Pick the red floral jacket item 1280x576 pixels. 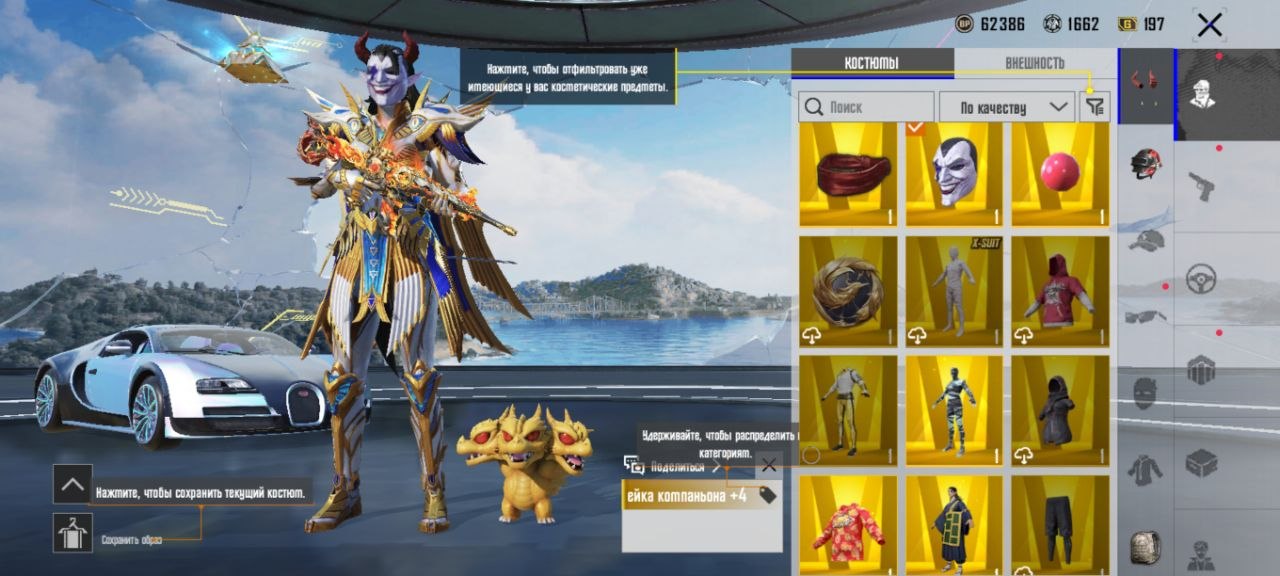848,525
